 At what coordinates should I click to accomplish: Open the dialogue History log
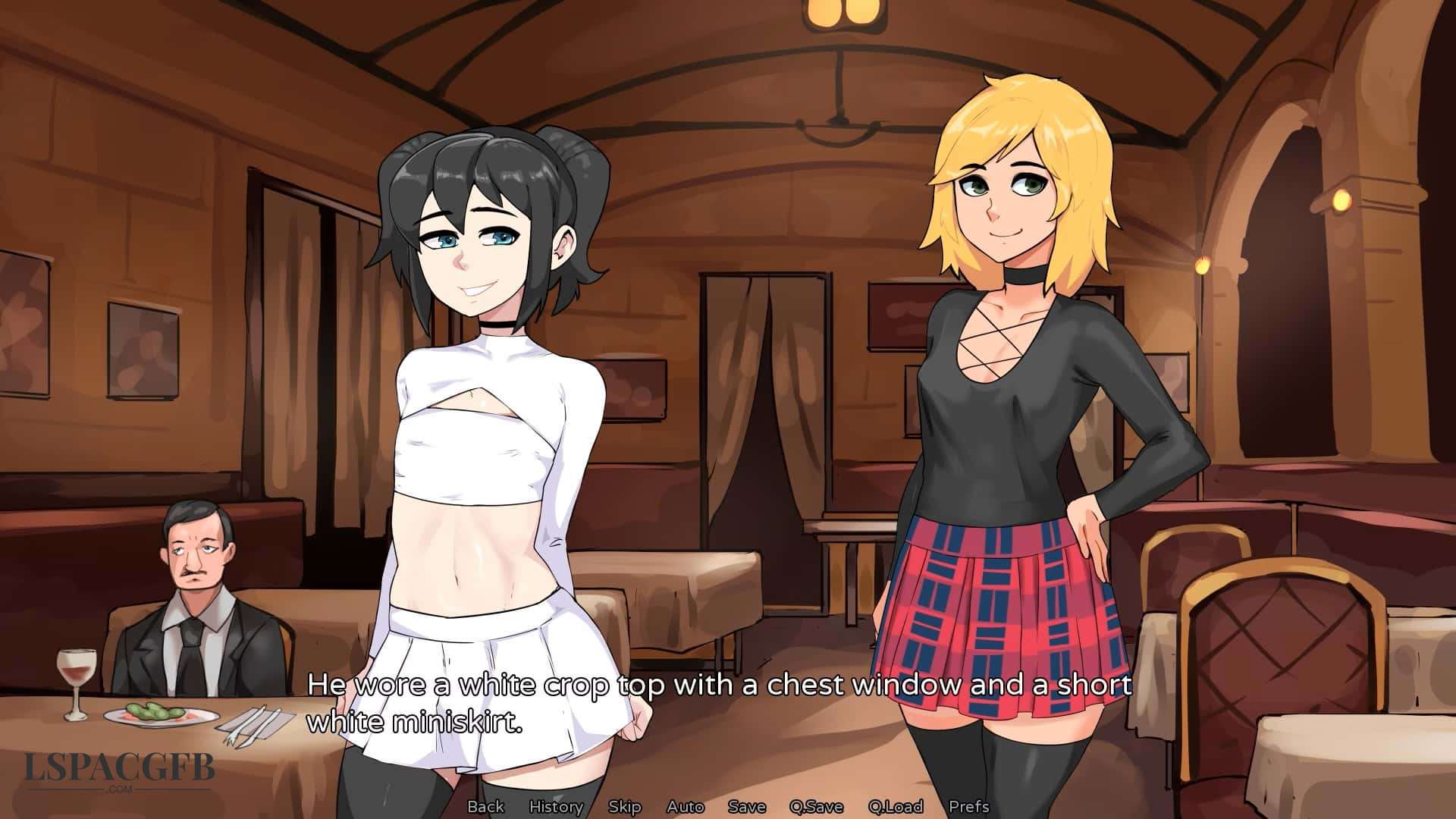click(556, 806)
